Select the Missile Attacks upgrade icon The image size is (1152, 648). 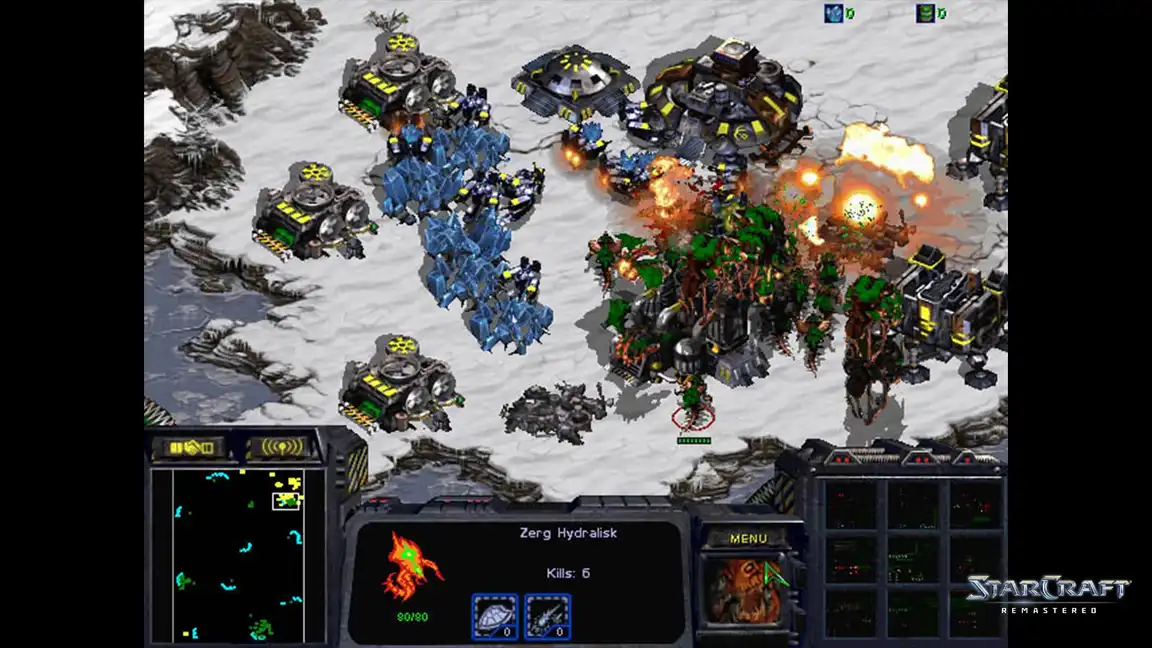pos(547,616)
